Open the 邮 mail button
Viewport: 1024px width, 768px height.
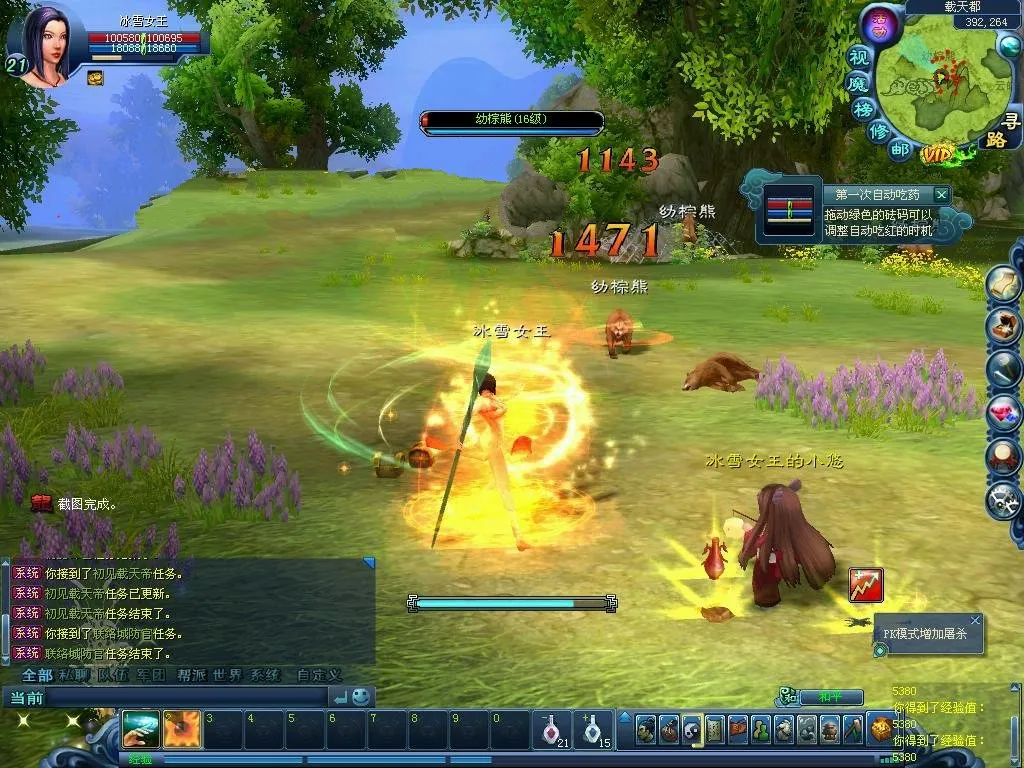tap(901, 149)
